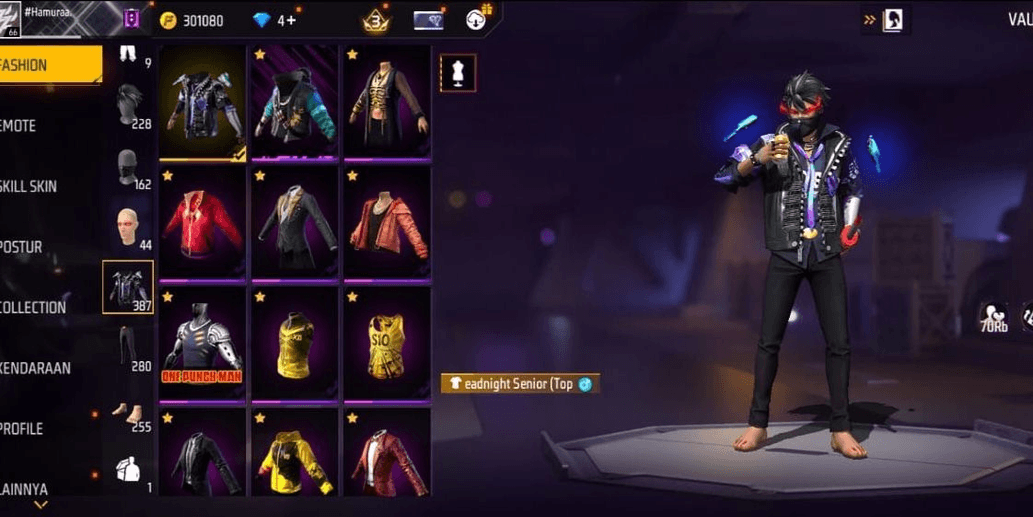Image resolution: width=1033 pixels, height=517 pixels.
Task: Click the mannequin preview icon
Action: point(458,73)
